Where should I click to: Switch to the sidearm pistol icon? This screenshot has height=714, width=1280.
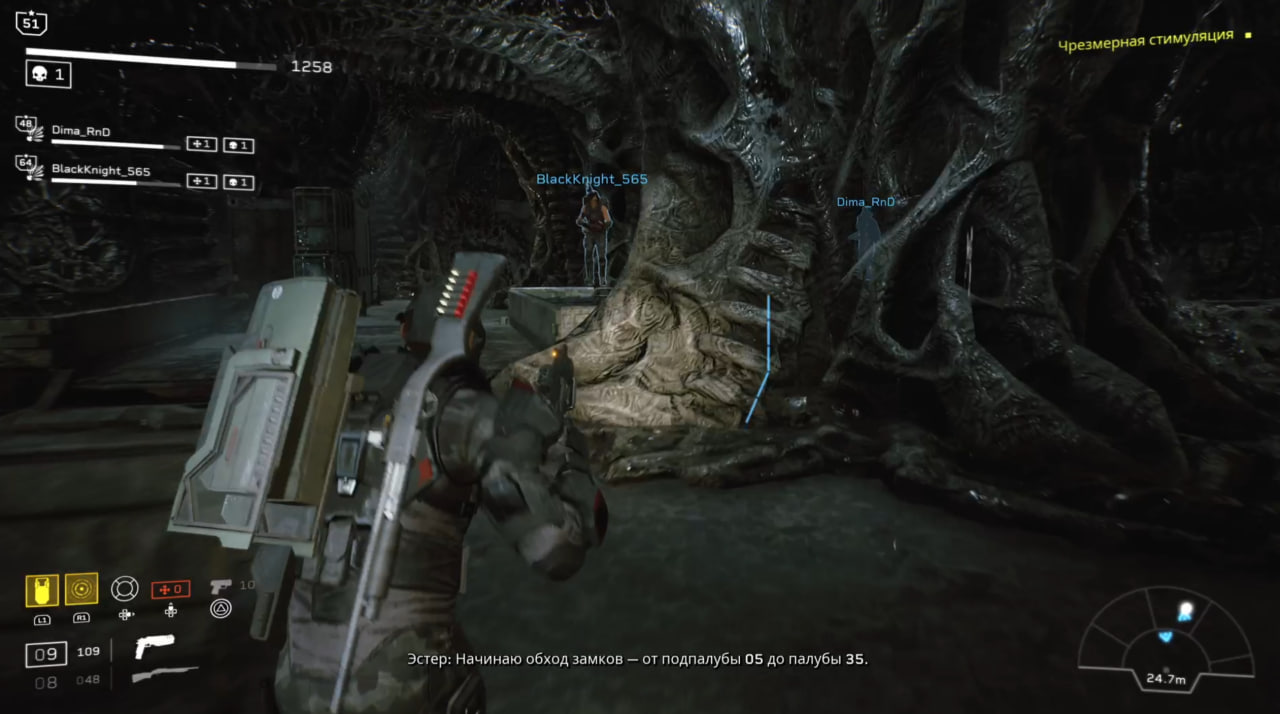tap(221, 586)
